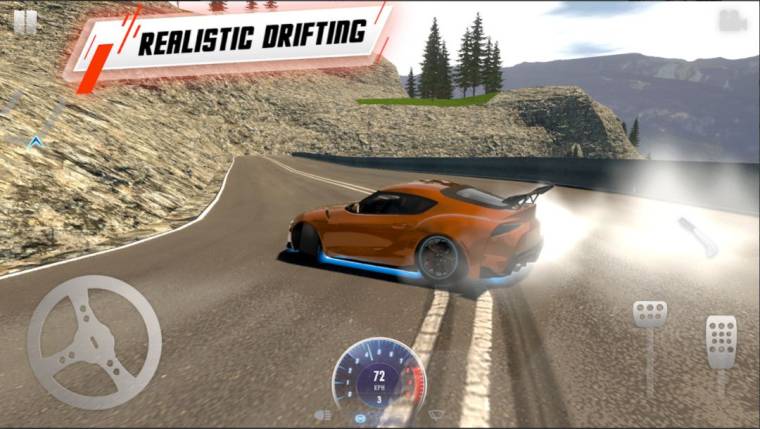The height and width of the screenshot is (429, 760).
Task: Tap the glowing blue icon under the speedometer
Action: click(x=361, y=416)
